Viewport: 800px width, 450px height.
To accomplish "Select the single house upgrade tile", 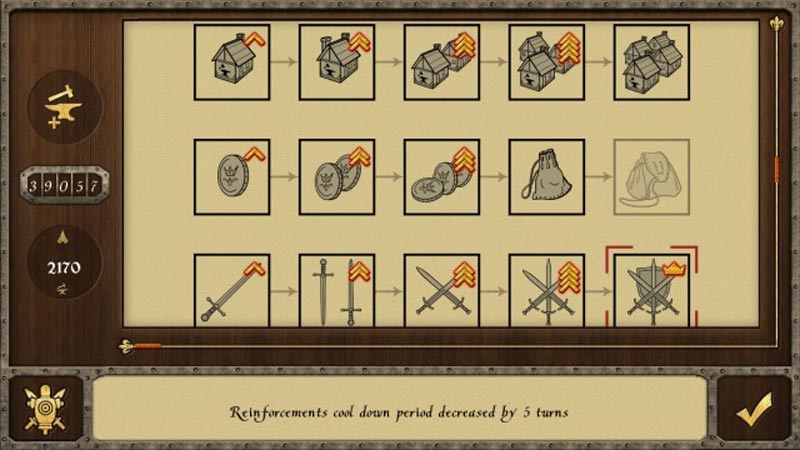I will click(x=232, y=62).
